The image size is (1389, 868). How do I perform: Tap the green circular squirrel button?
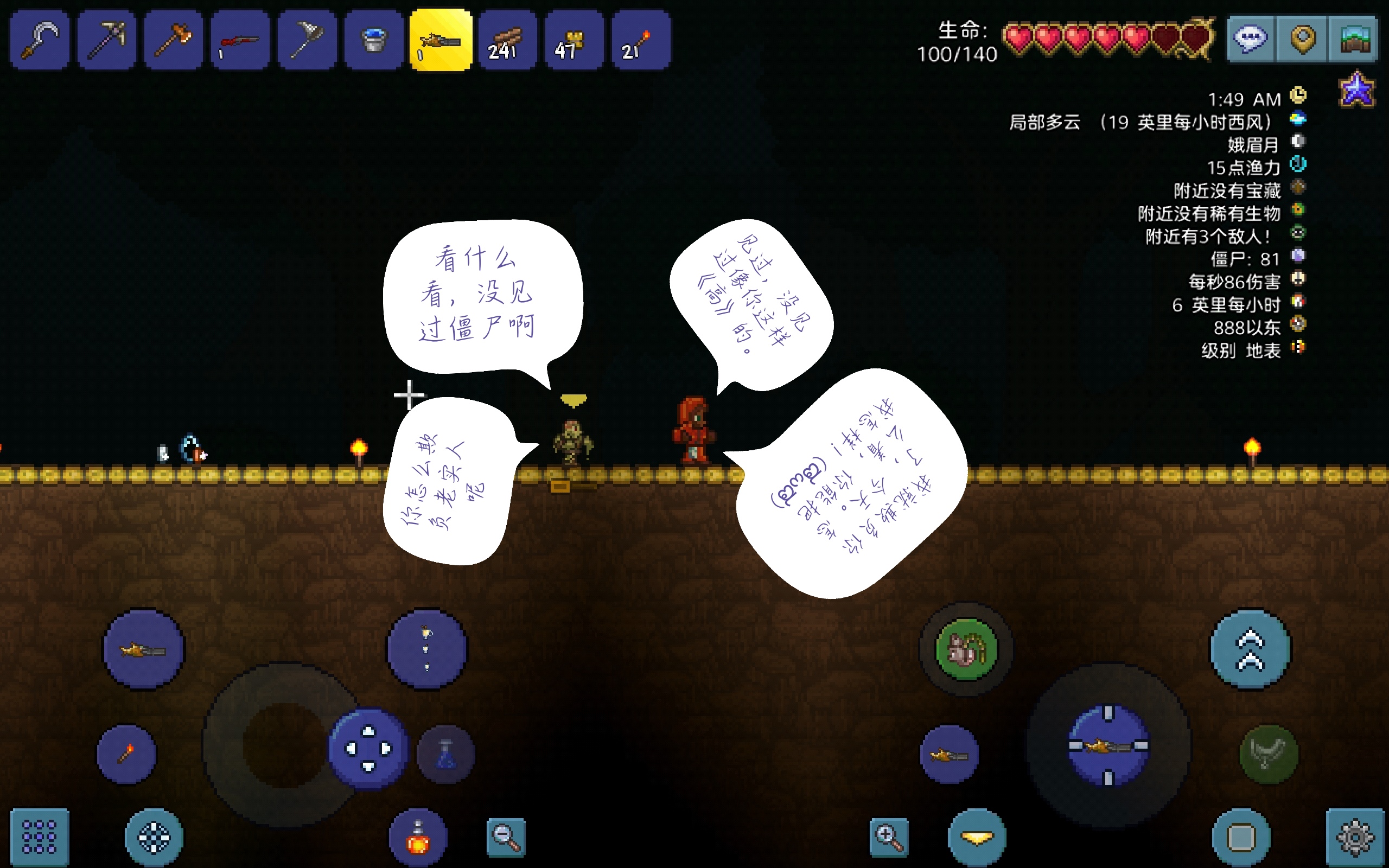966,649
